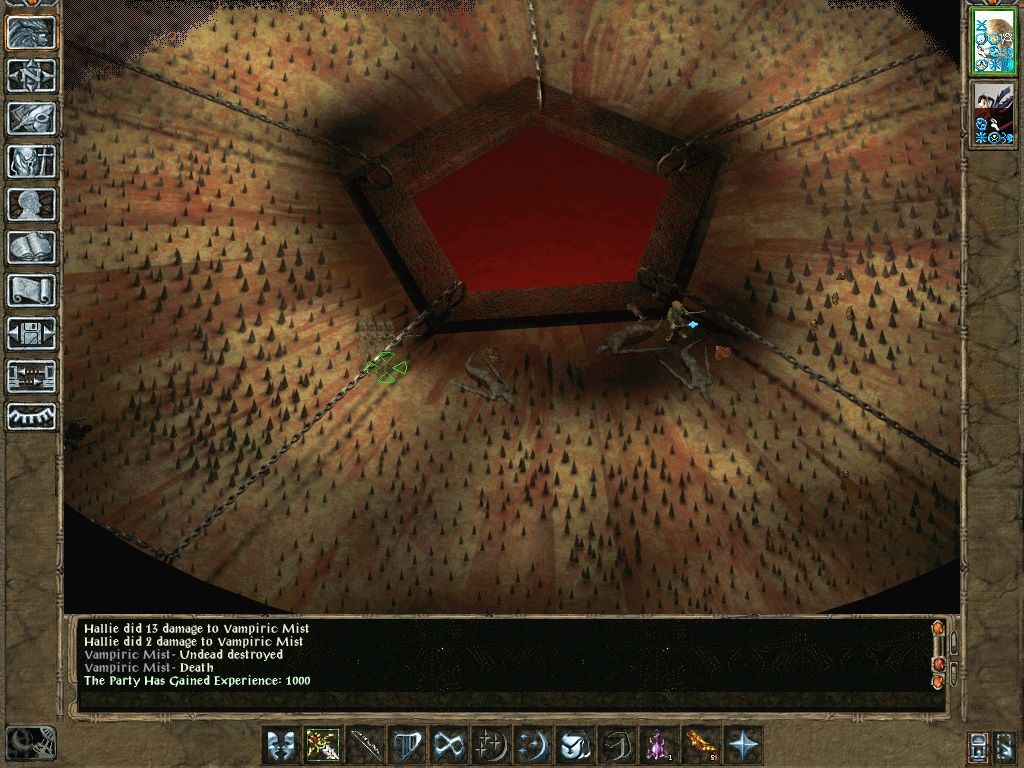Open the options floppy disk button

(x=31, y=333)
